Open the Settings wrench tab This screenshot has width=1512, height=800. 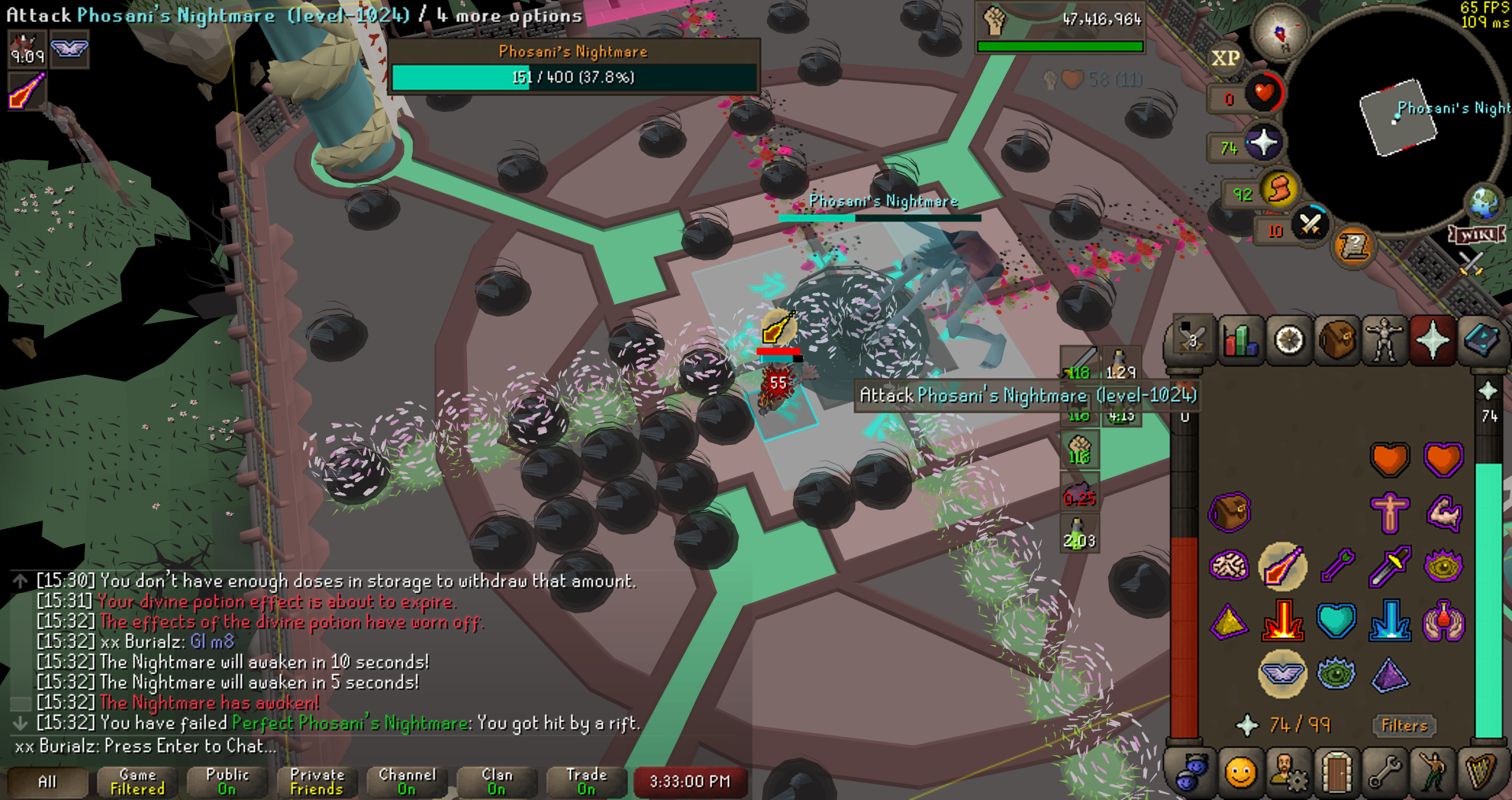(x=1384, y=772)
